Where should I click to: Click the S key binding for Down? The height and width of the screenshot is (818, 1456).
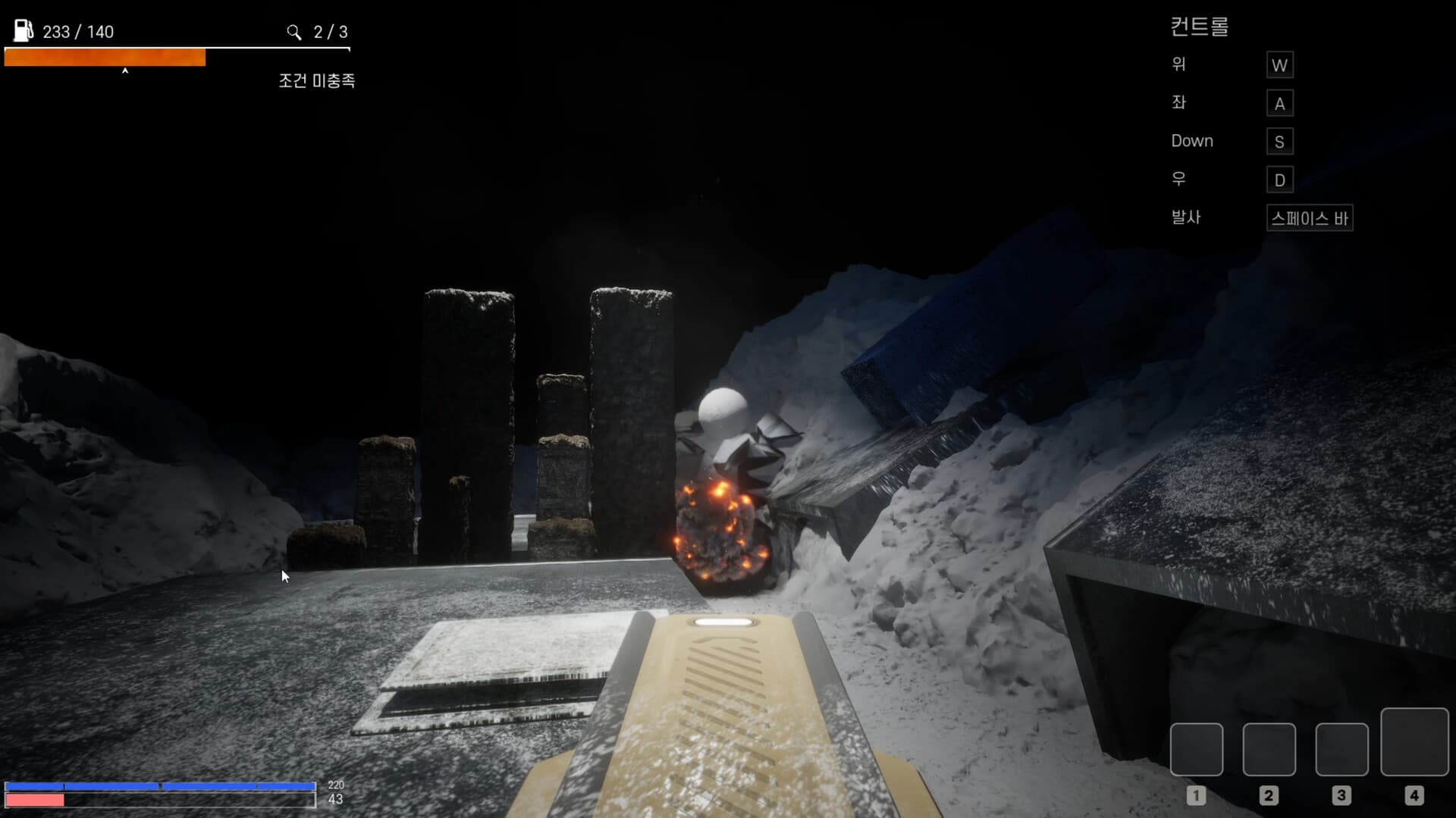pos(1279,141)
